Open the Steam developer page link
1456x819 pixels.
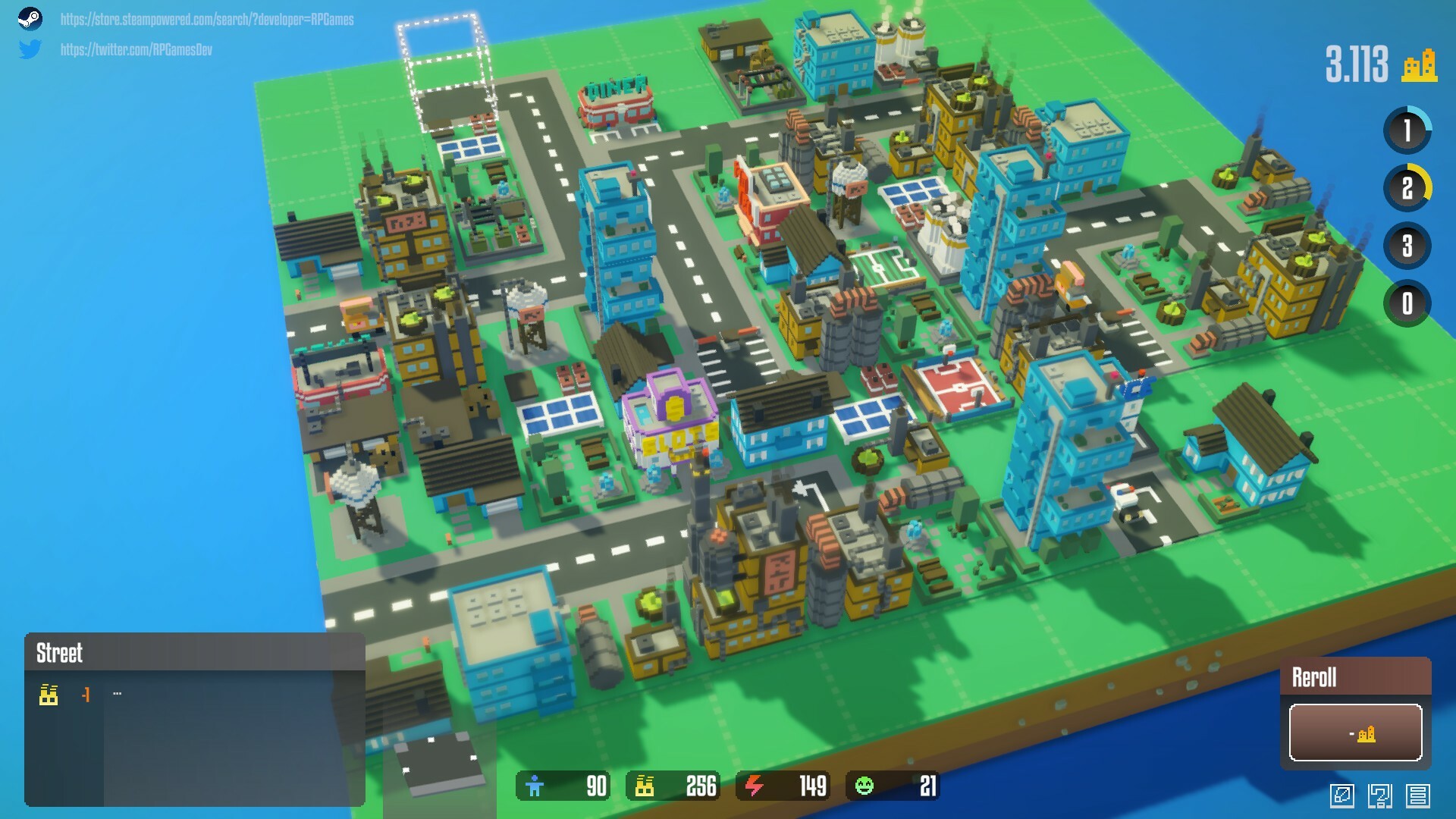pyautogui.click(x=206, y=21)
